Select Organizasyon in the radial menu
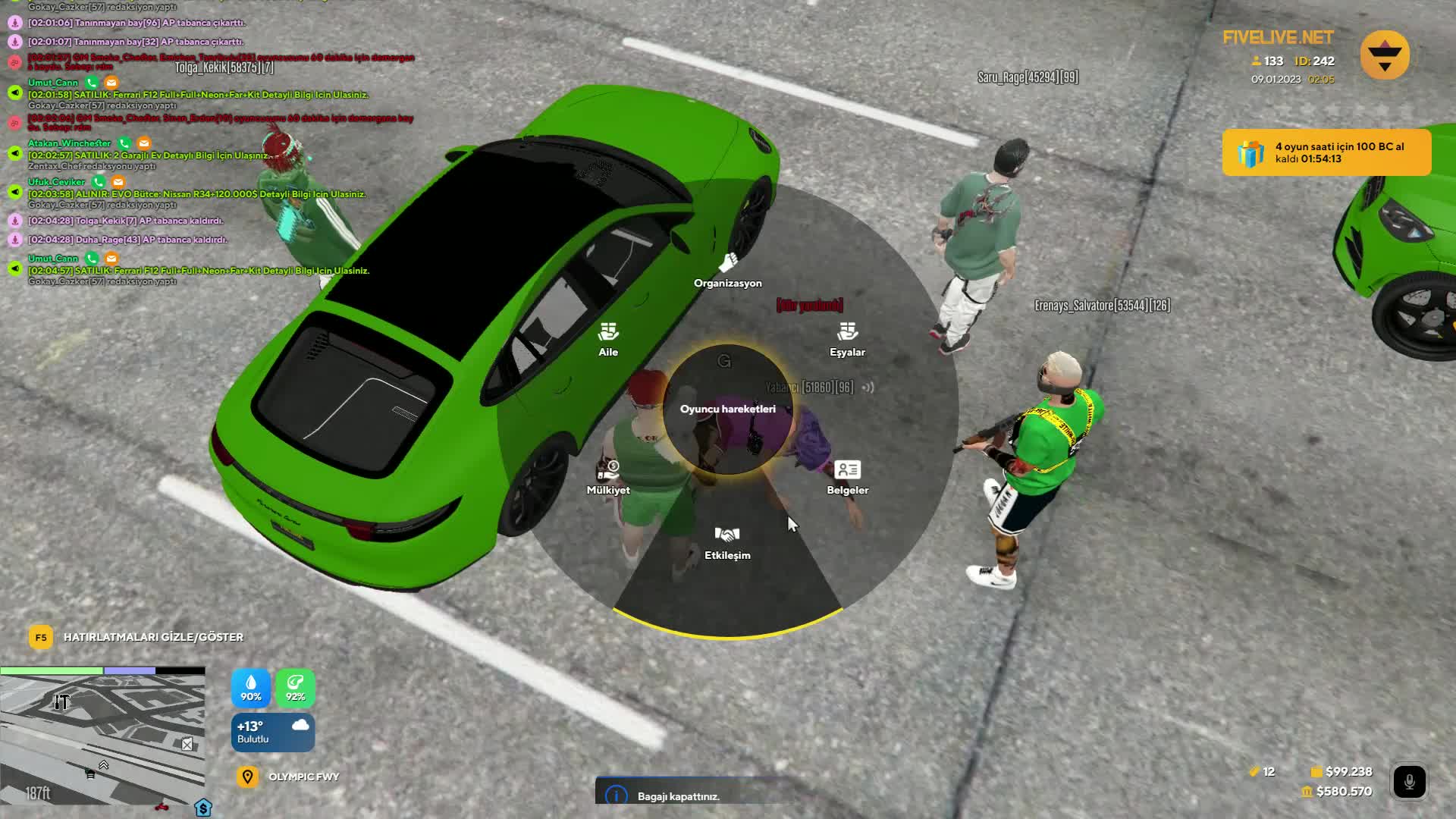1456x819 pixels. point(727,271)
